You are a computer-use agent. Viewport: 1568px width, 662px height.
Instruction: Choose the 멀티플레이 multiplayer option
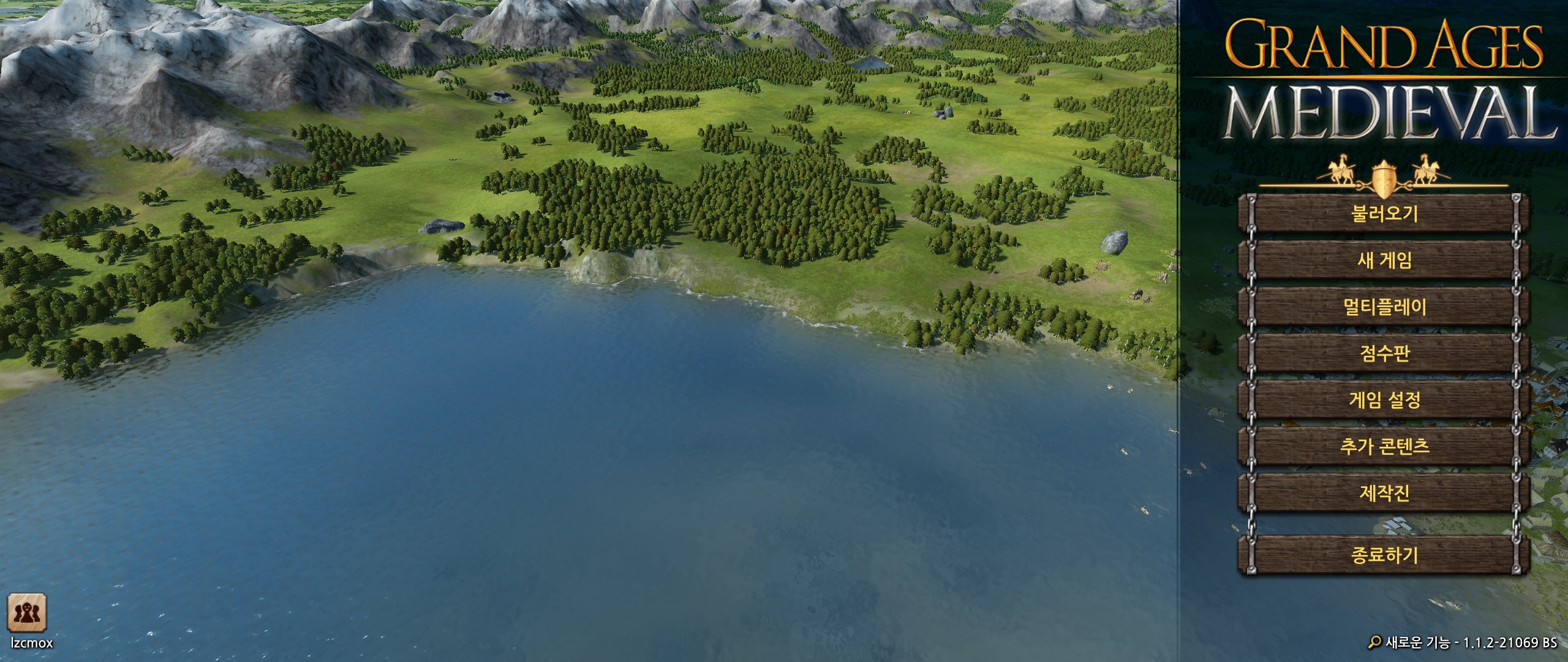click(1384, 306)
